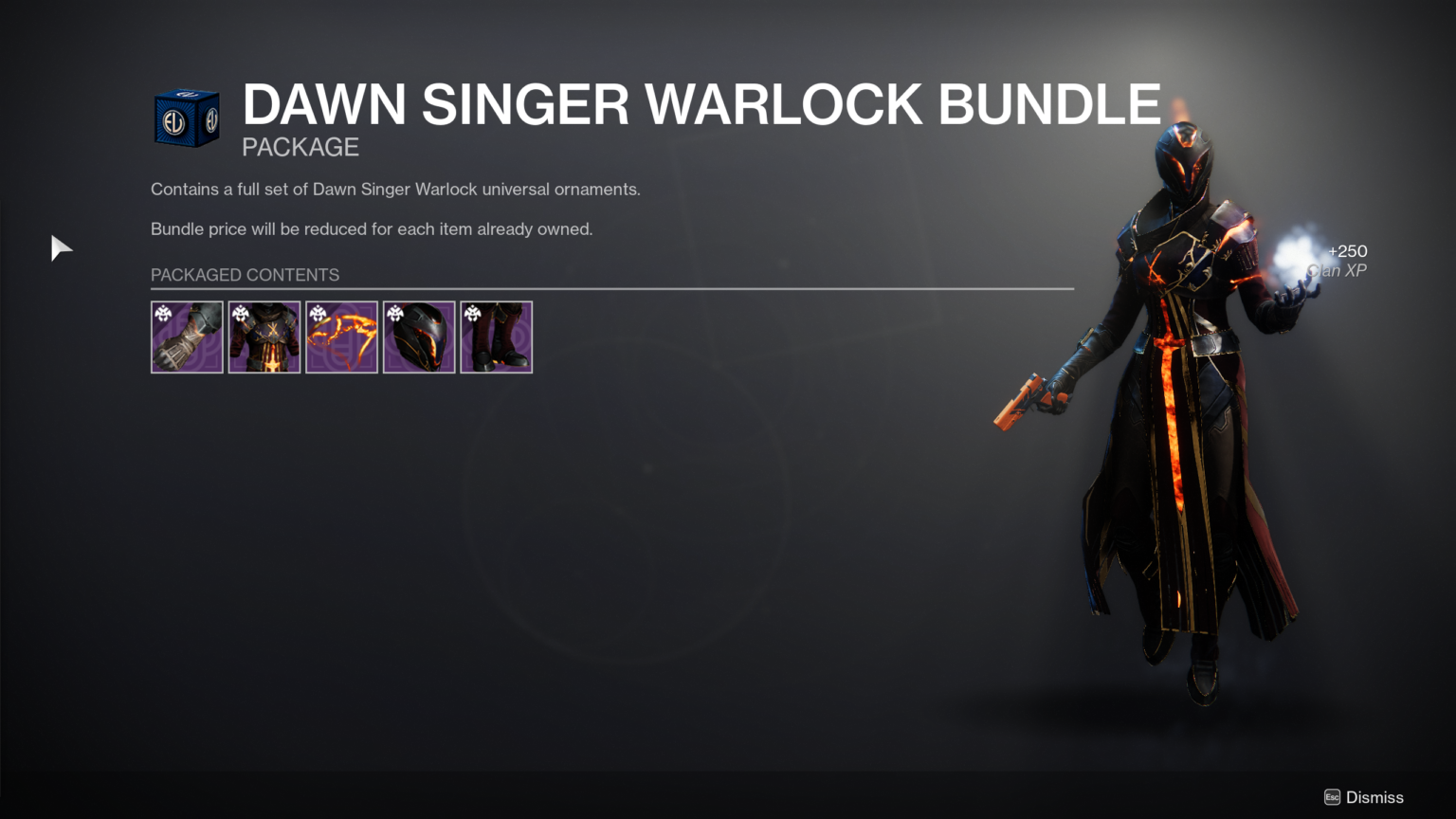Click the Dawn Singer Warlock Bundle title

[x=701, y=104]
